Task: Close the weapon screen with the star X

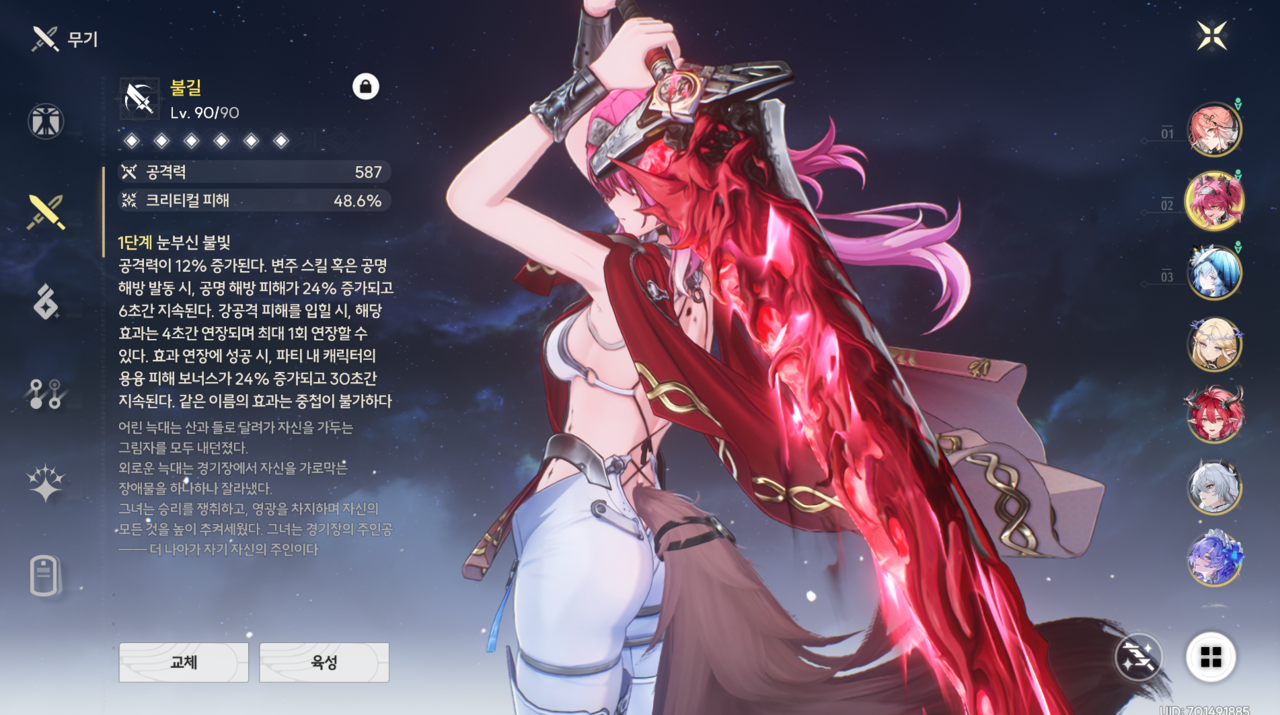Action: coord(1212,36)
